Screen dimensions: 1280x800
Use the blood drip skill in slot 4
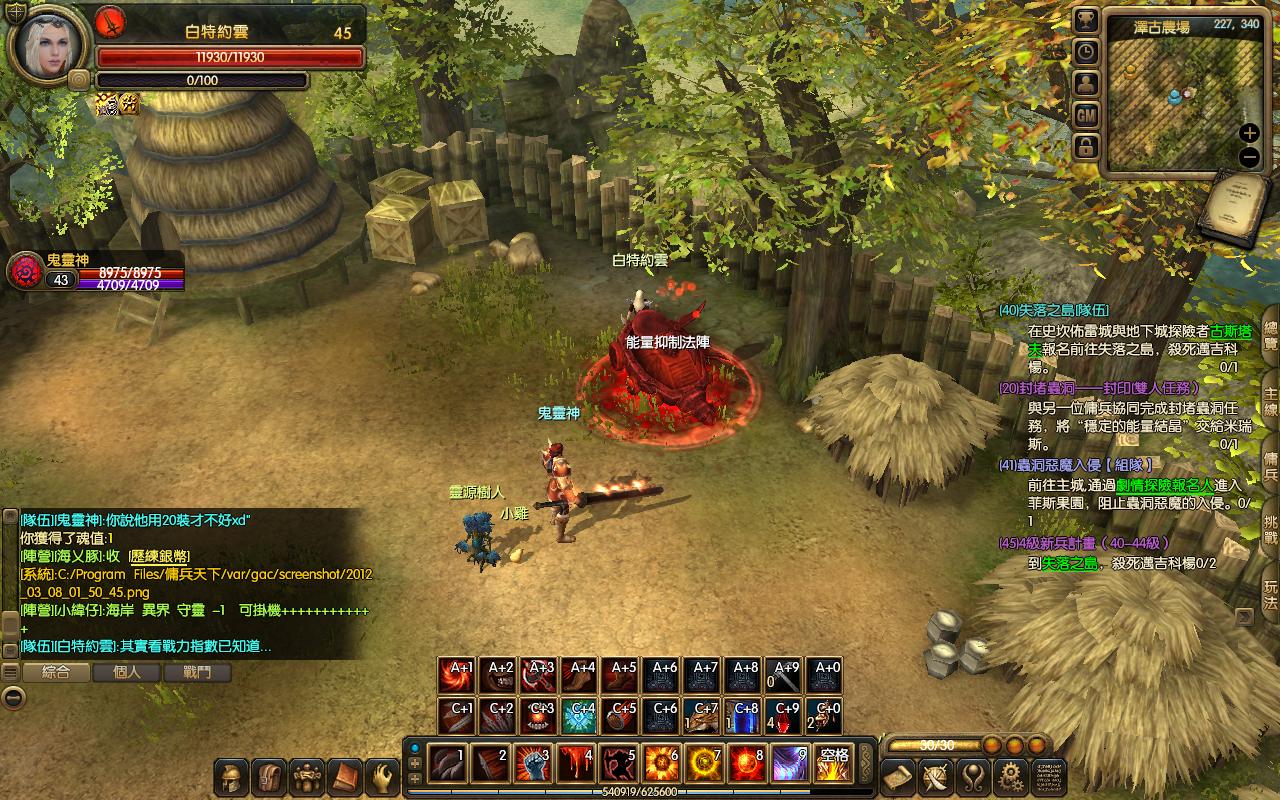click(x=575, y=764)
